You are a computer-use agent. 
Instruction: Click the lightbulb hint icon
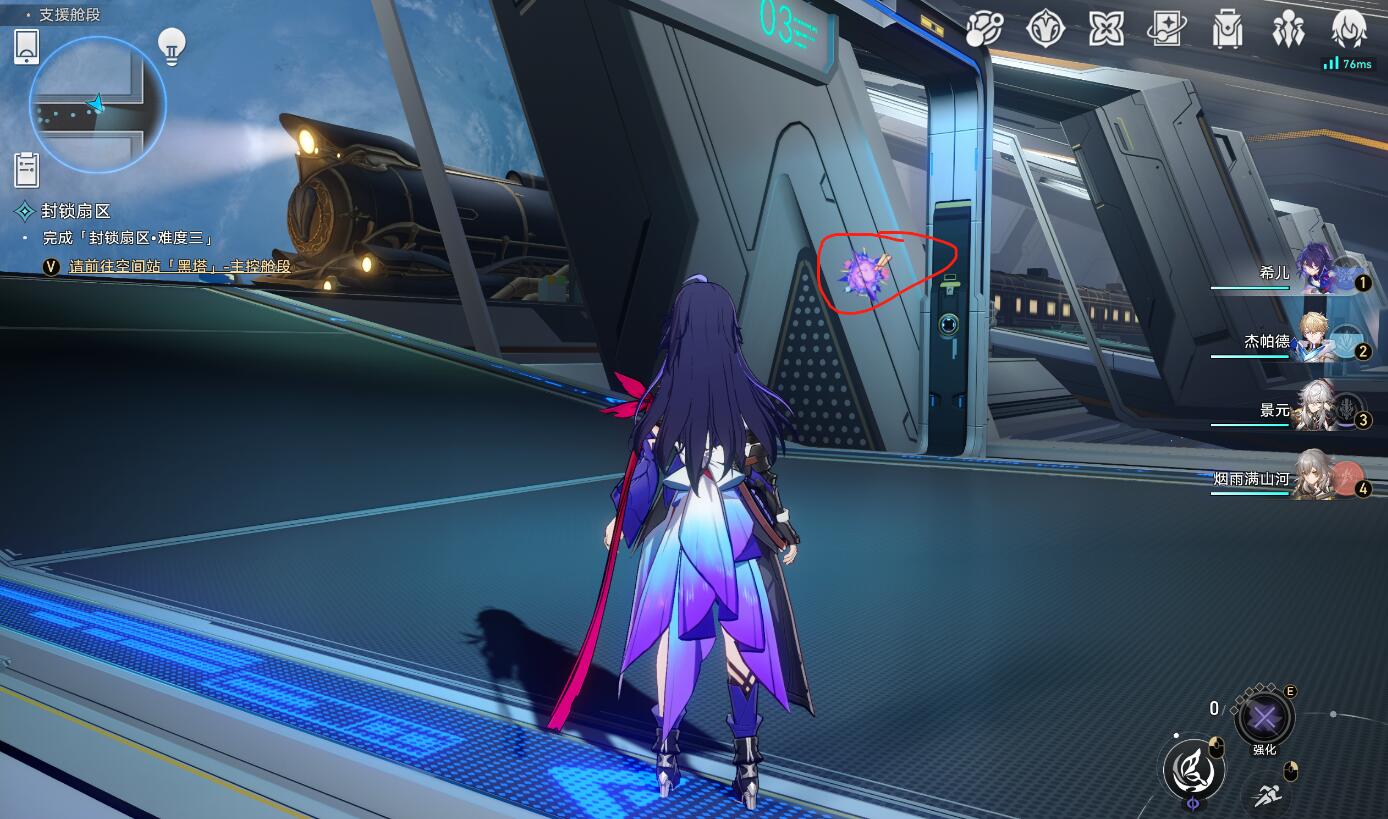click(172, 46)
